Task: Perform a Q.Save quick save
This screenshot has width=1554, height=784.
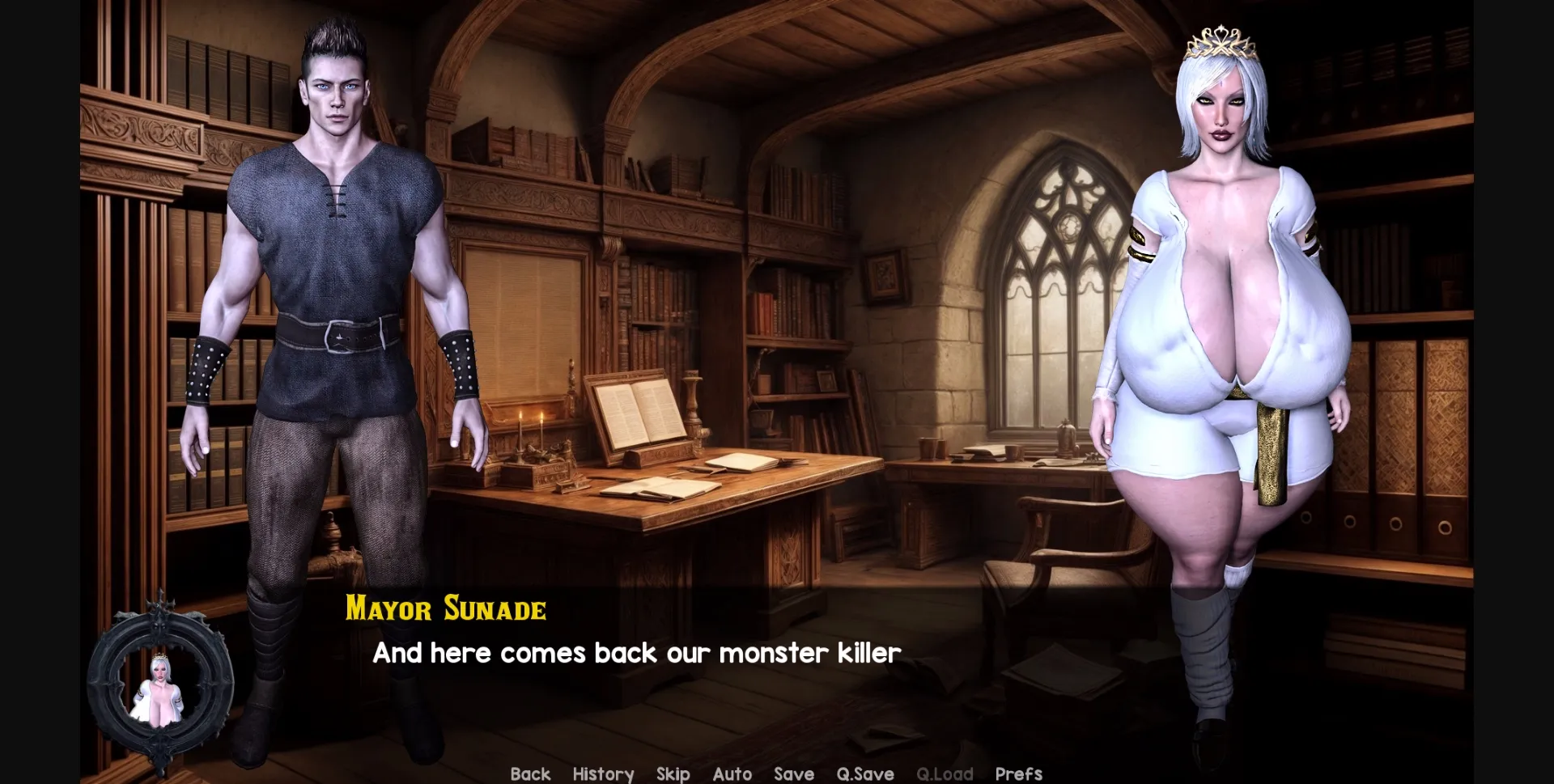Action: tap(865, 773)
